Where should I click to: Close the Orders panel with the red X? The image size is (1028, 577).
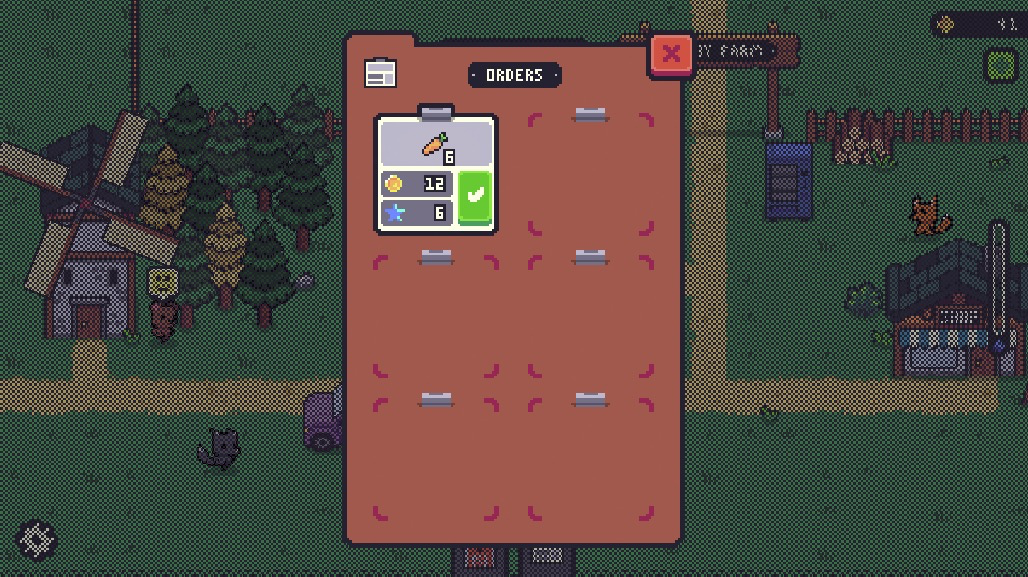[671, 54]
